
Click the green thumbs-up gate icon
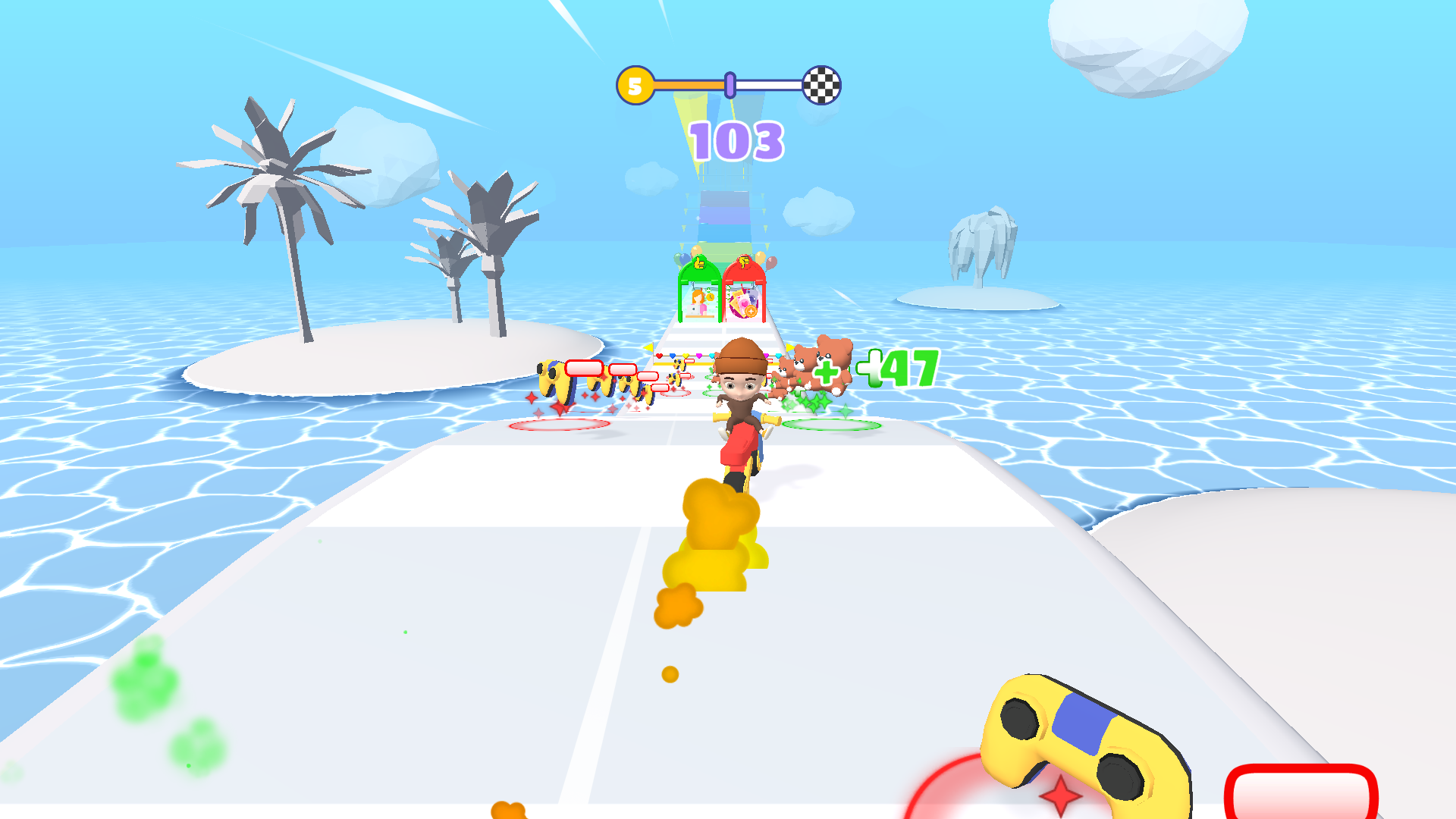698,262
